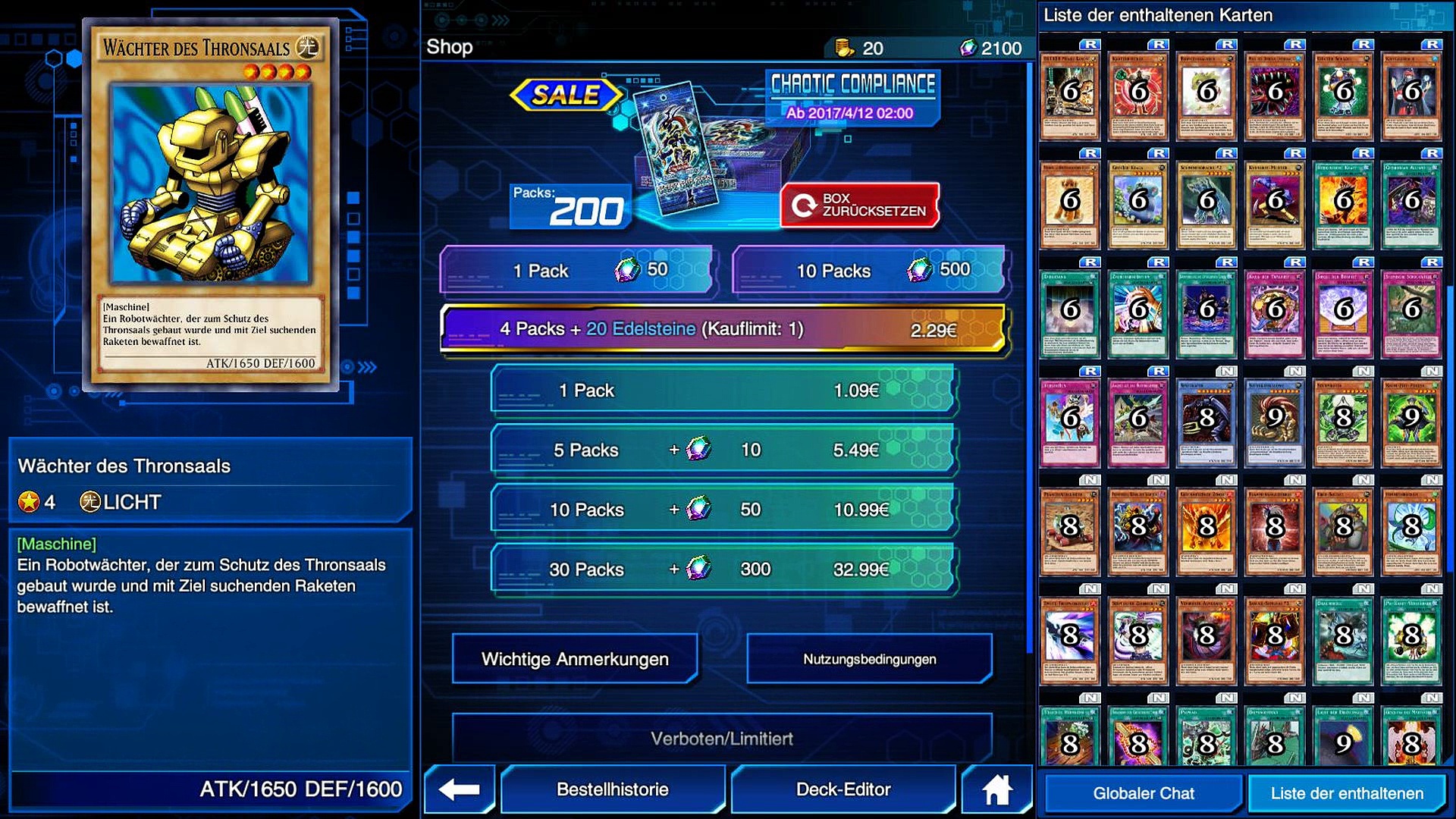Buy 1 Pack for 50 gems
This screenshot has width=1456, height=819.
click(576, 270)
